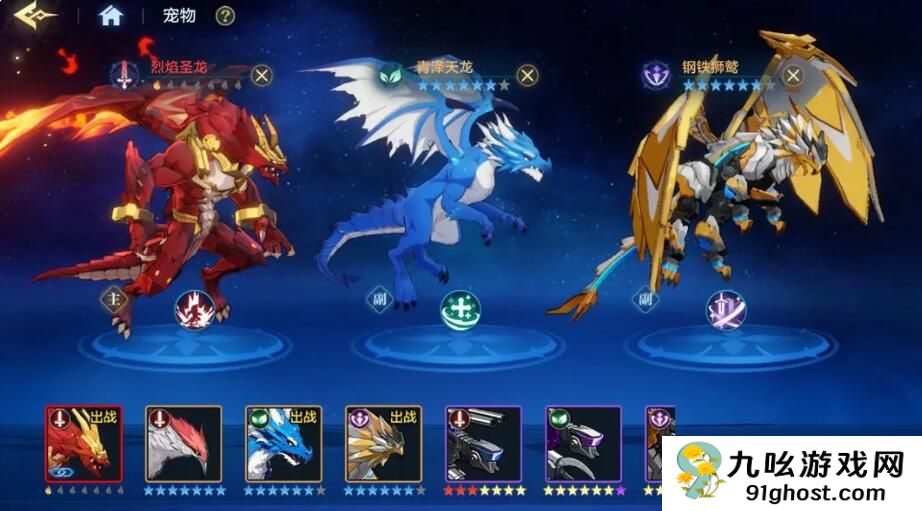
Task: Select the golden griffin pet thumbnail
Action: 384,443
